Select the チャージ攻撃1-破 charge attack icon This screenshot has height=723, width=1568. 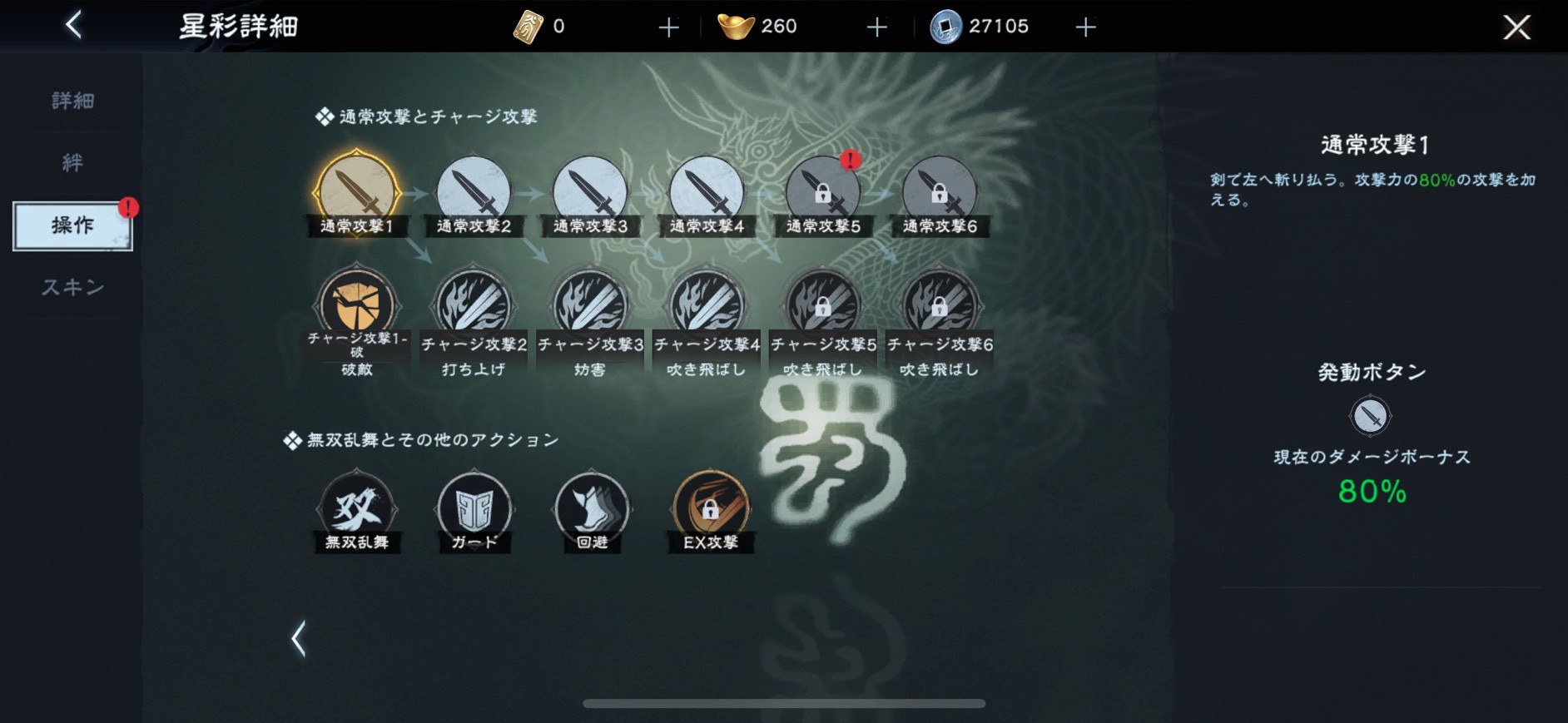click(356, 304)
